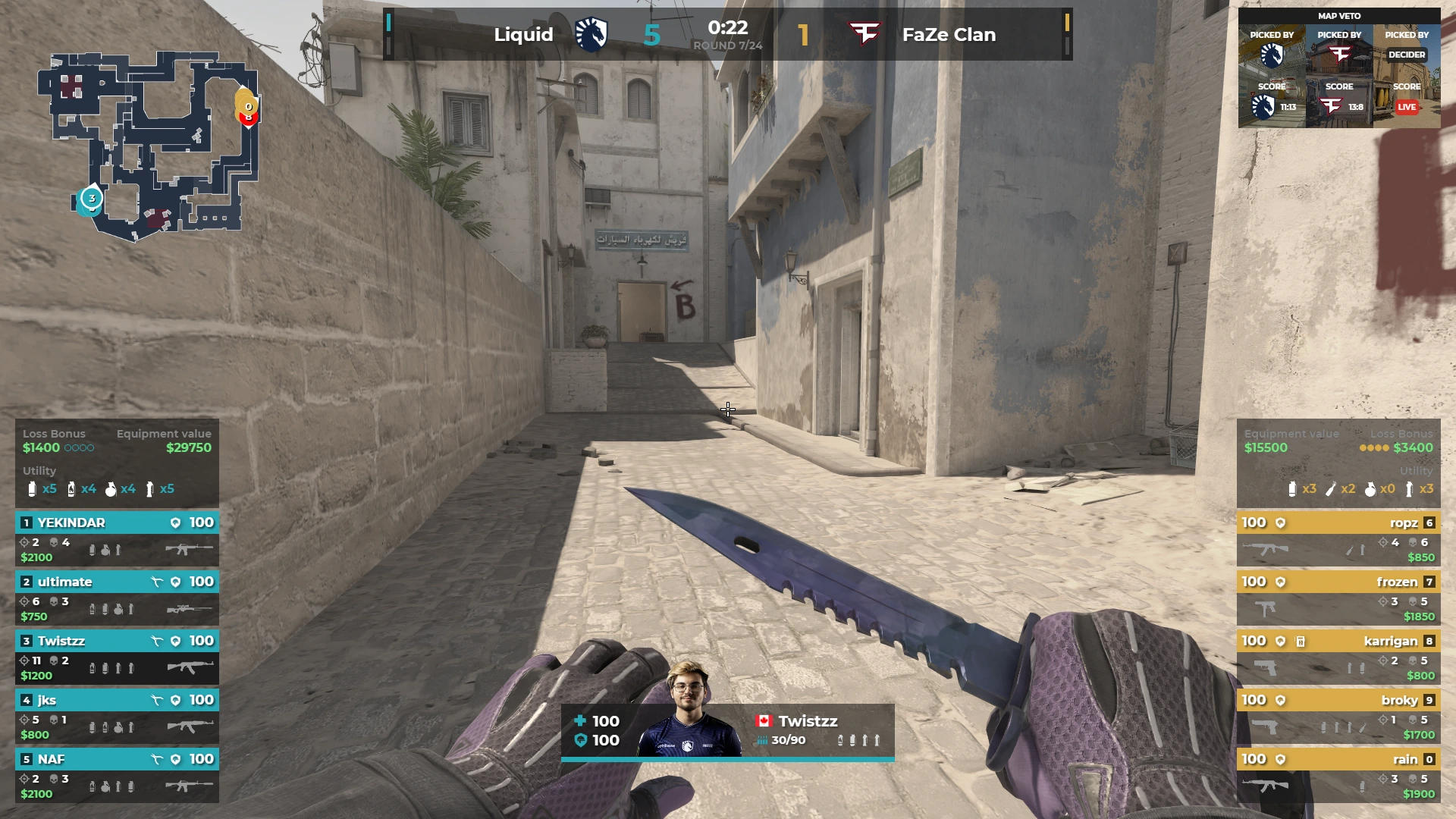Choose Twistzz's row in team list
1456x819 pixels.
coord(117,657)
